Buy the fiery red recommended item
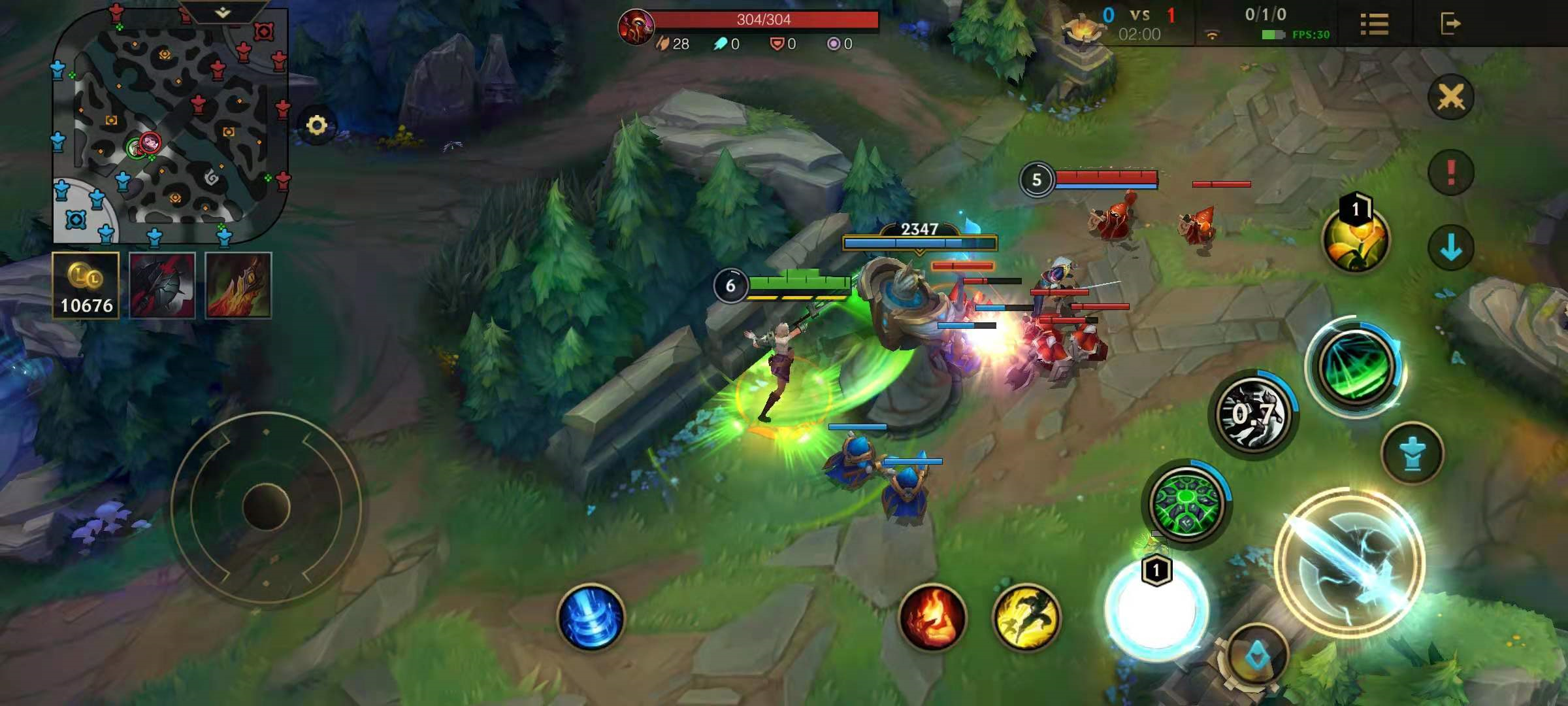 [238, 286]
